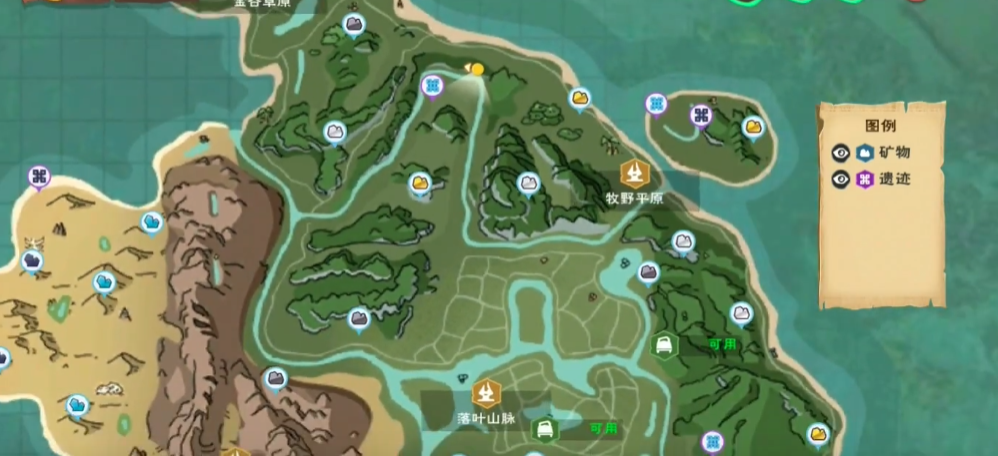Select the 牧野平原 teleport marker
The image size is (998, 456).
(633, 174)
